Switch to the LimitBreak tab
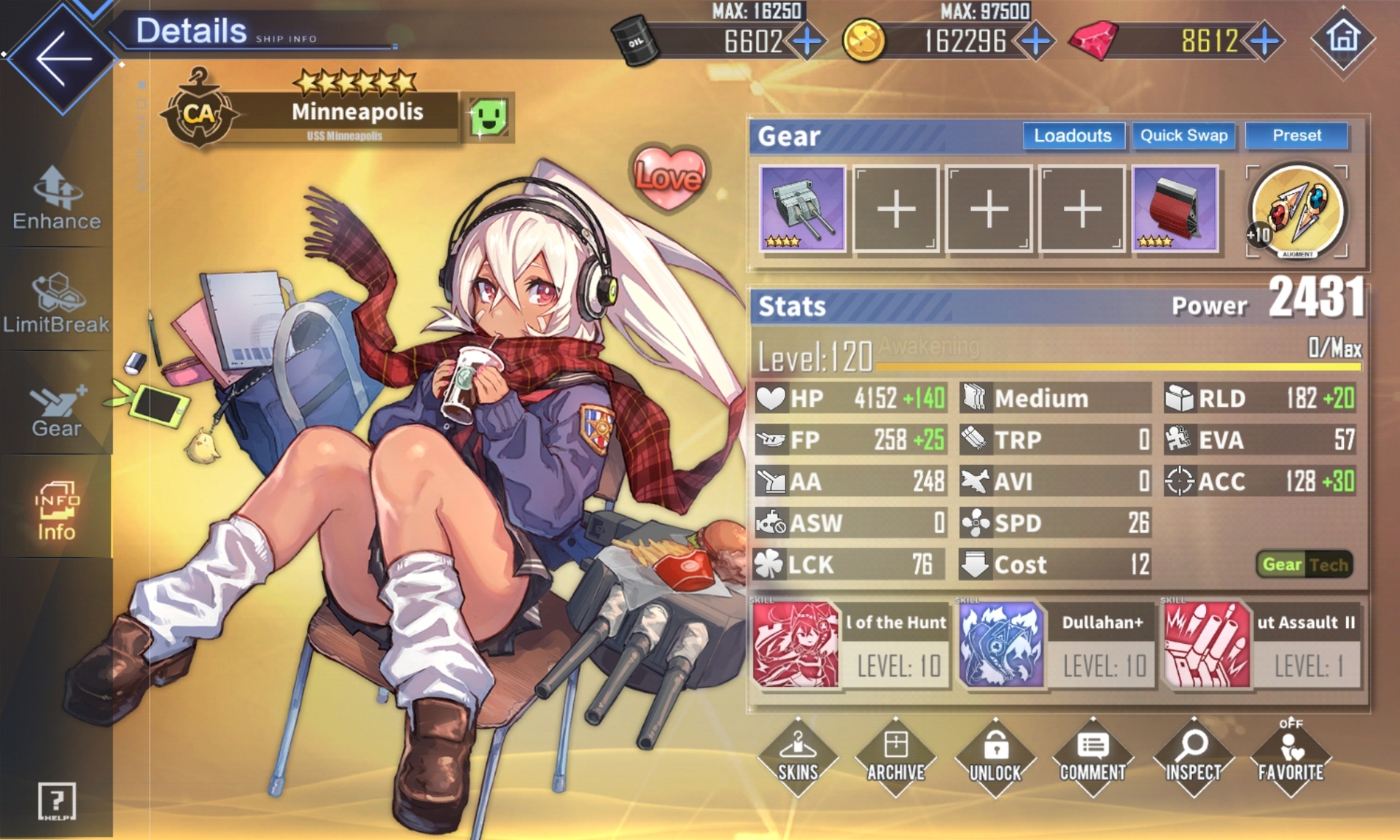This screenshot has height=840, width=1400. [x=56, y=303]
